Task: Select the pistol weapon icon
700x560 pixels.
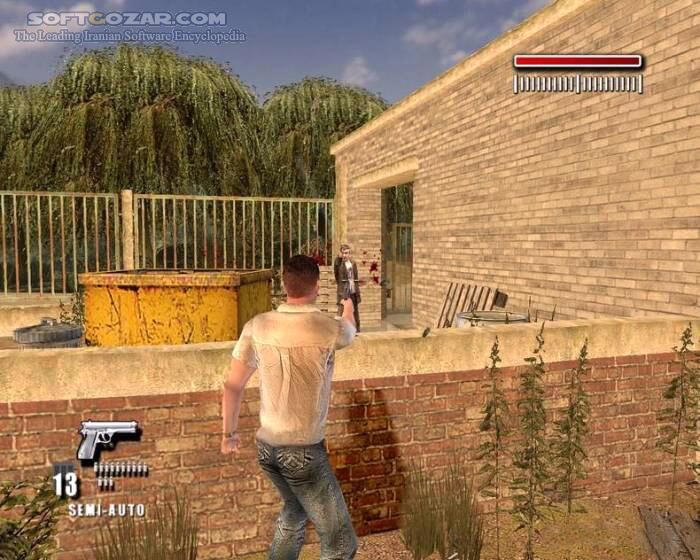Action: (106, 438)
